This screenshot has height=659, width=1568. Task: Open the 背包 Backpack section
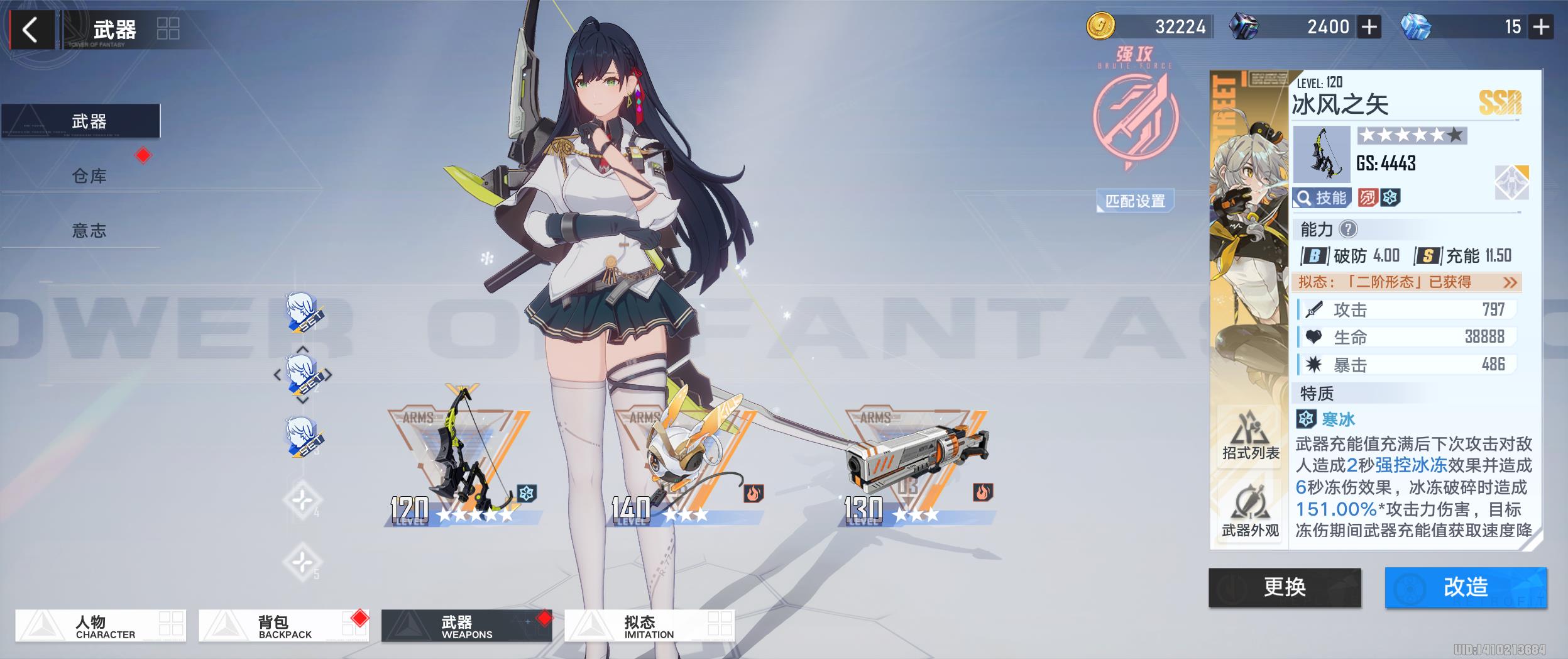(x=283, y=626)
